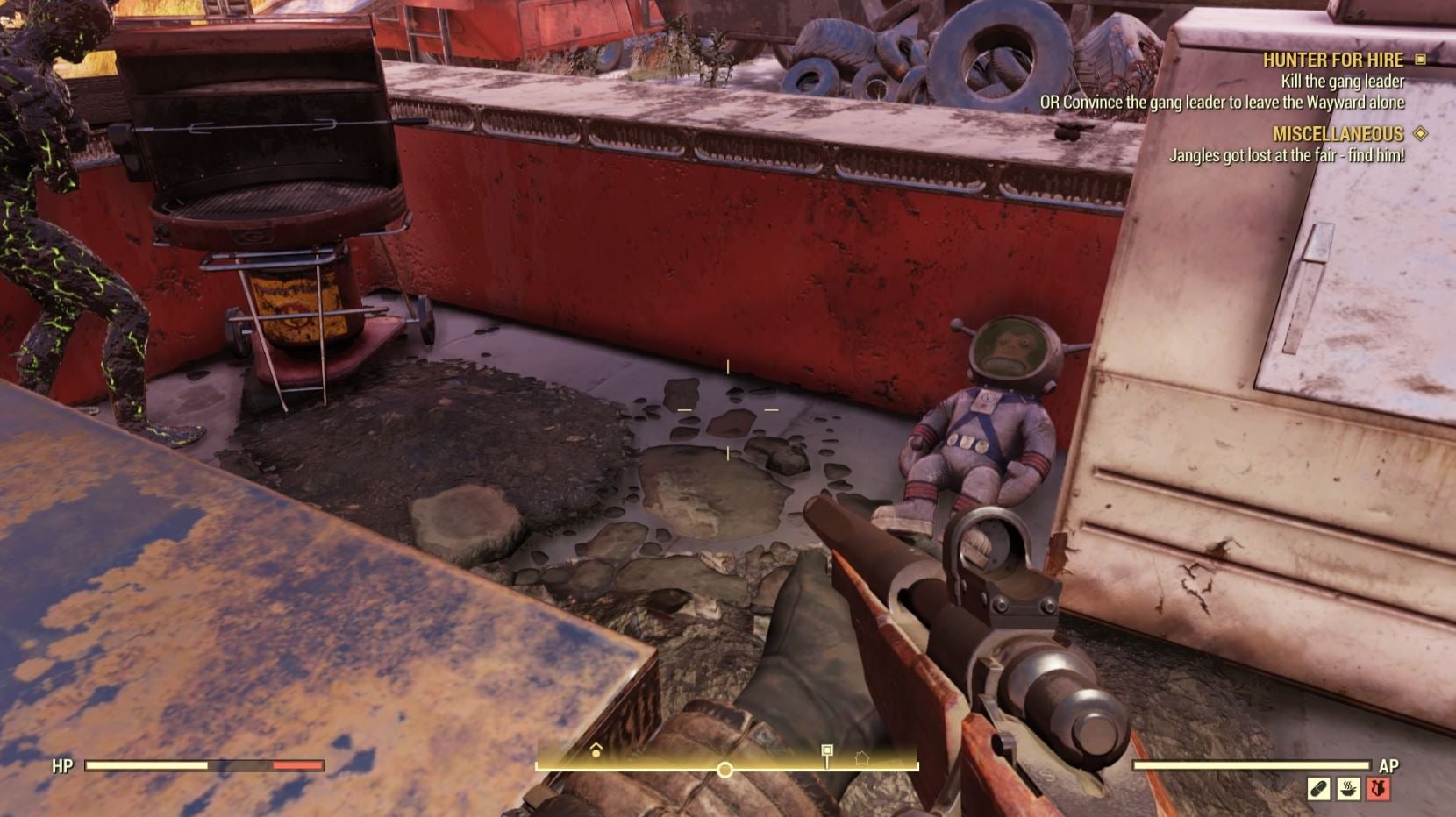Select the steaming bowl hunger status icon
Viewport: 1456px width, 817px height.
(1348, 787)
